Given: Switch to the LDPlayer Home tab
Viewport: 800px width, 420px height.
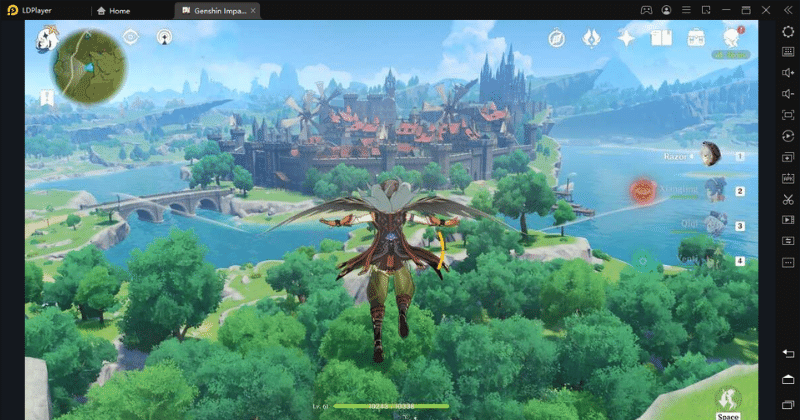Looking at the screenshot, I should [113, 10].
